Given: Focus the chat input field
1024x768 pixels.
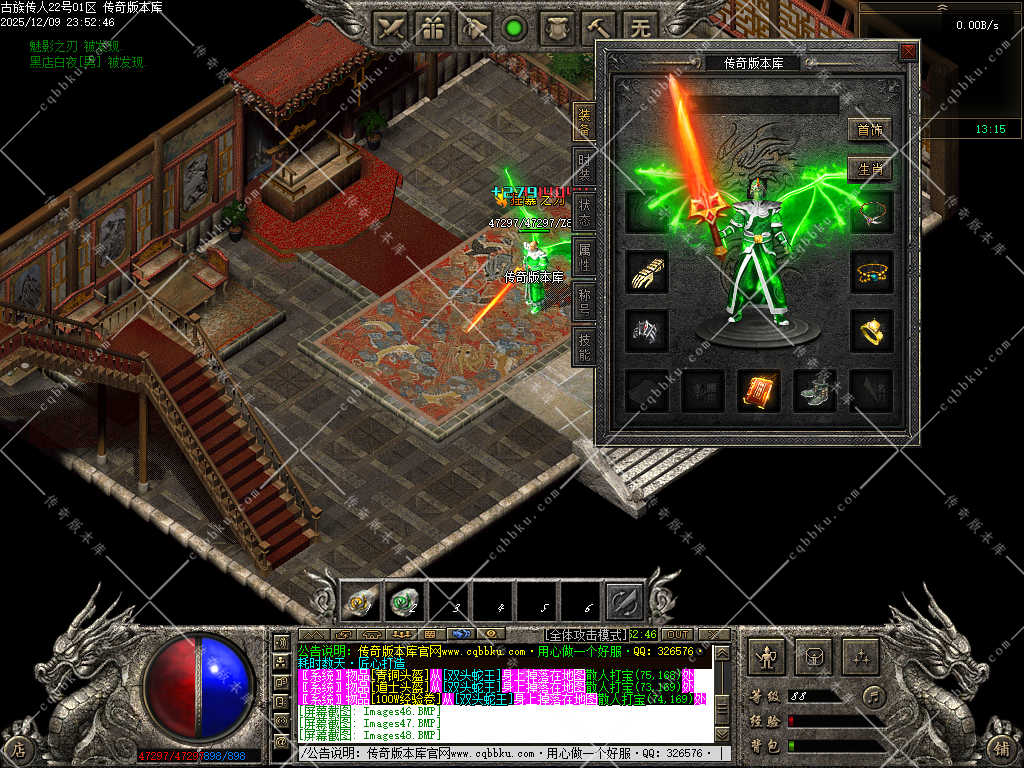Looking at the screenshot, I should 510,753.
